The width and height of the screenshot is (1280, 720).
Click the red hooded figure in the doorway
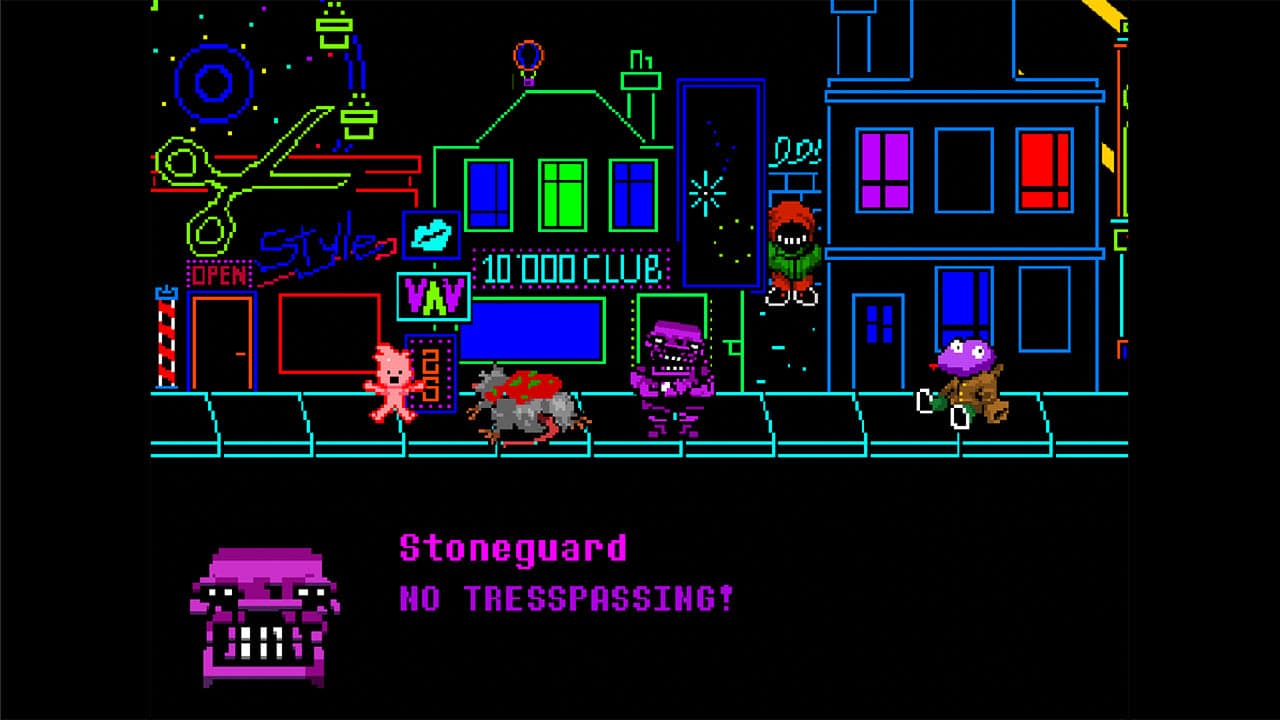tap(793, 245)
